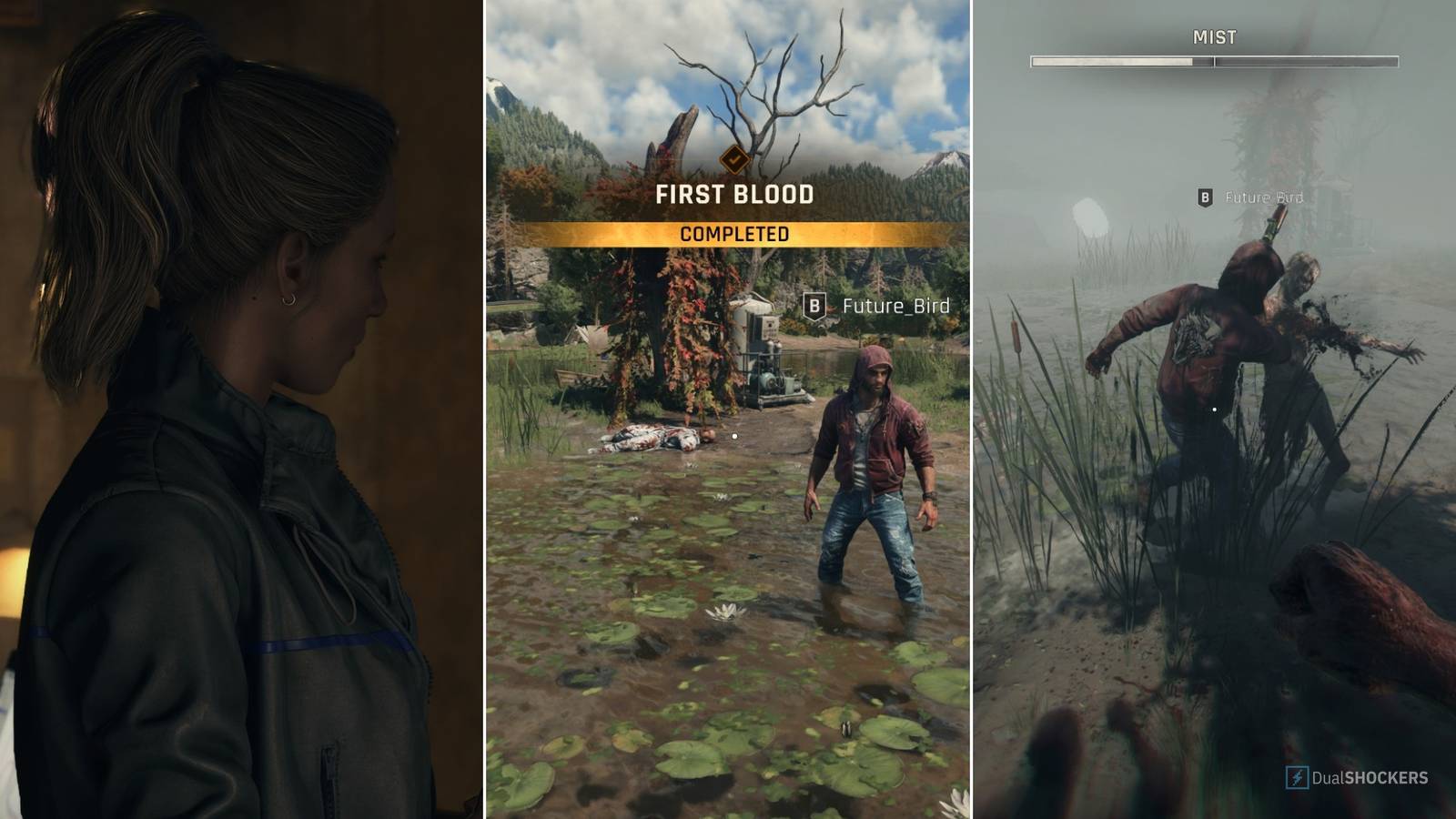The image size is (1456, 819).
Task: Click the crosshair dot in the mist scene
Action: tap(1214, 409)
